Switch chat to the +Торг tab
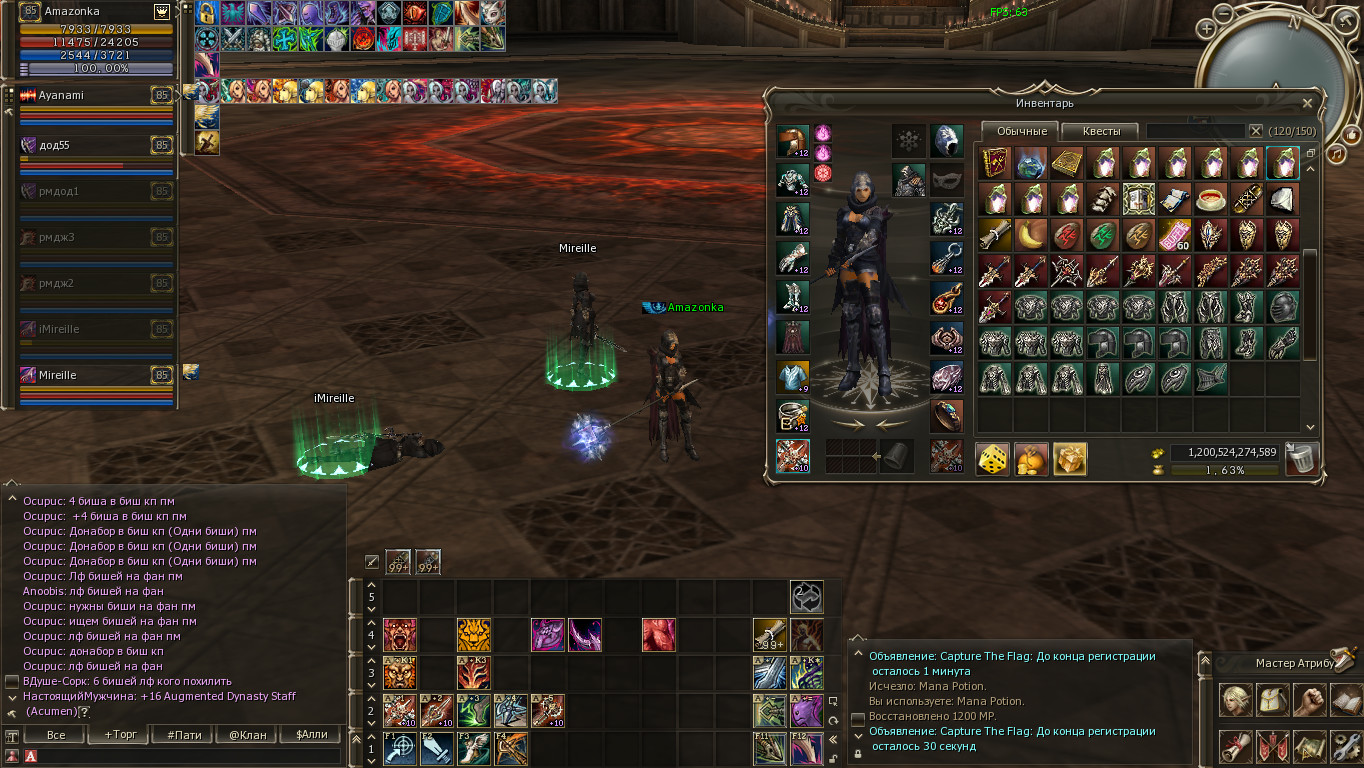The width and height of the screenshot is (1364, 768). 116,735
